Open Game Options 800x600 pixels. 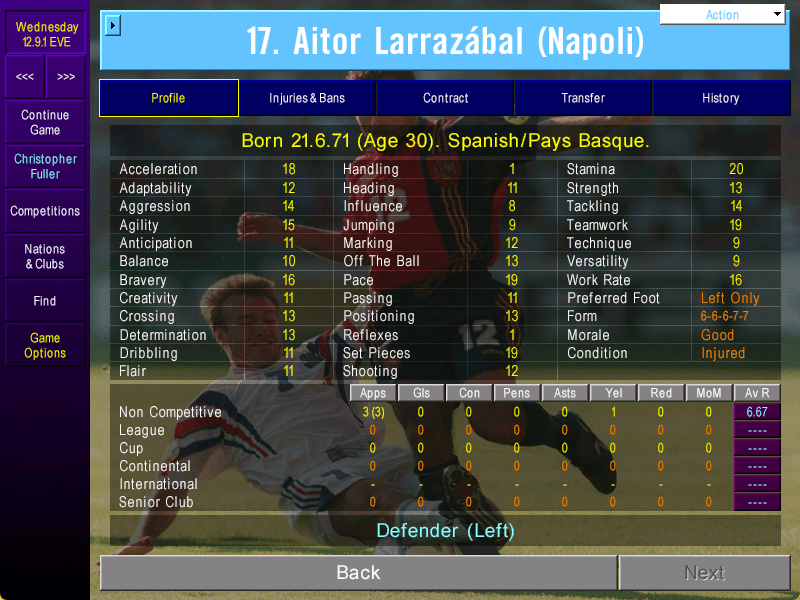45,345
